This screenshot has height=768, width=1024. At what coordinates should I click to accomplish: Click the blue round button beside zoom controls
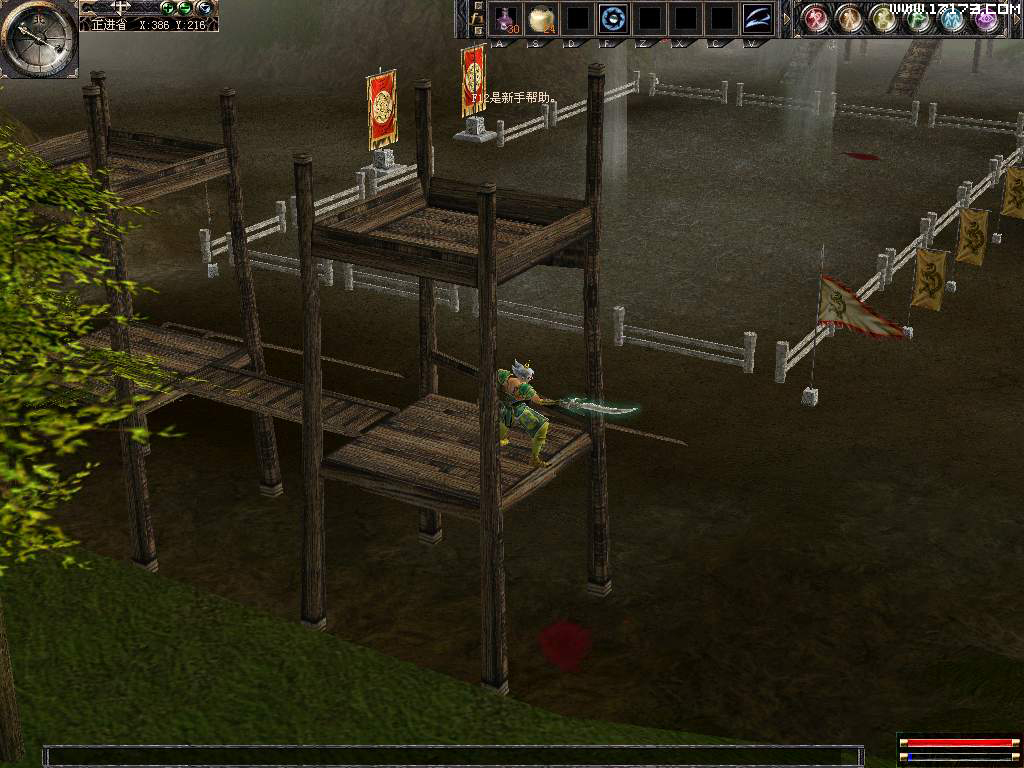(x=204, y=8)
